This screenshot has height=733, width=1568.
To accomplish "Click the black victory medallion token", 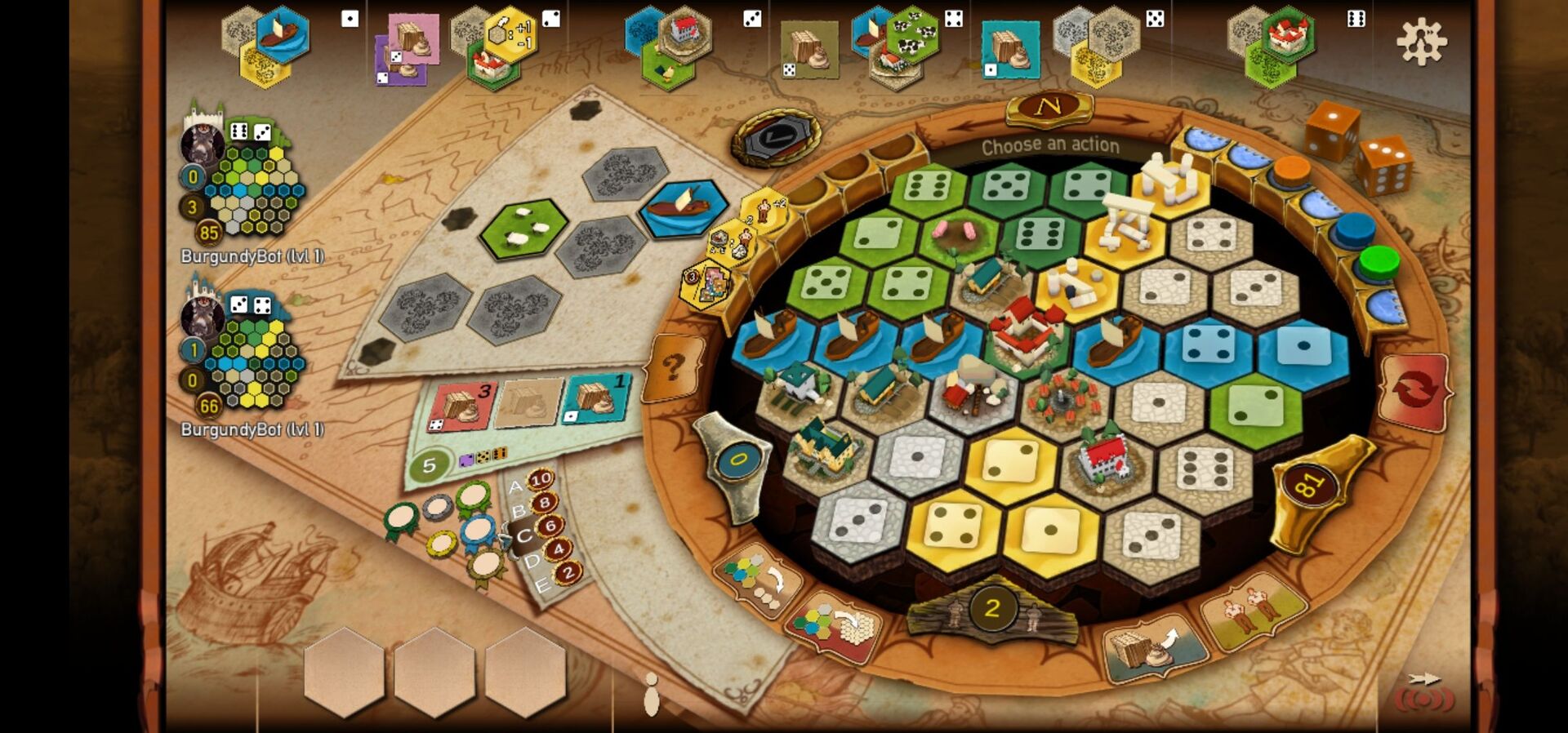I will (x=776, y=135).
